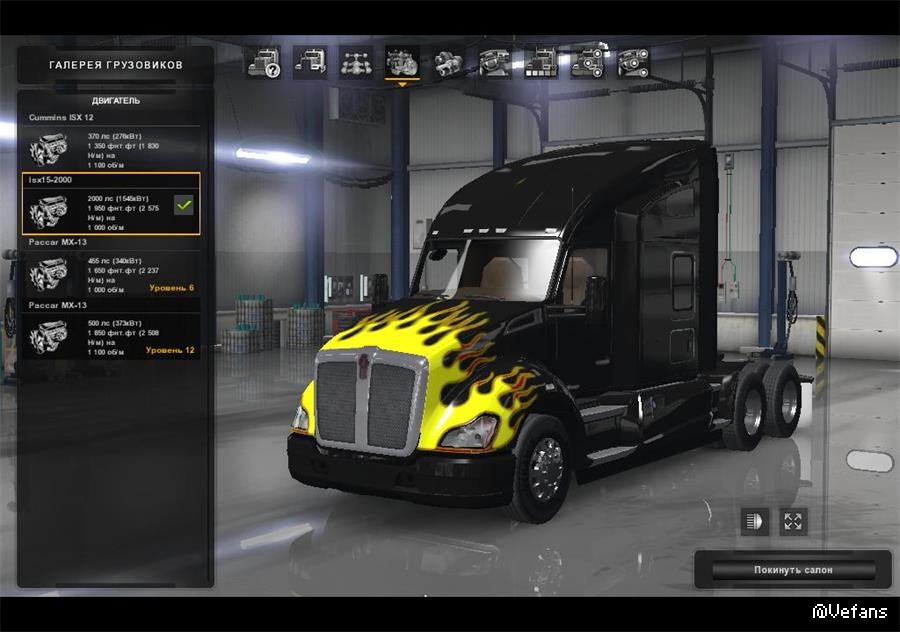Select the Cummins ISX 12 engine

(110, 148)
